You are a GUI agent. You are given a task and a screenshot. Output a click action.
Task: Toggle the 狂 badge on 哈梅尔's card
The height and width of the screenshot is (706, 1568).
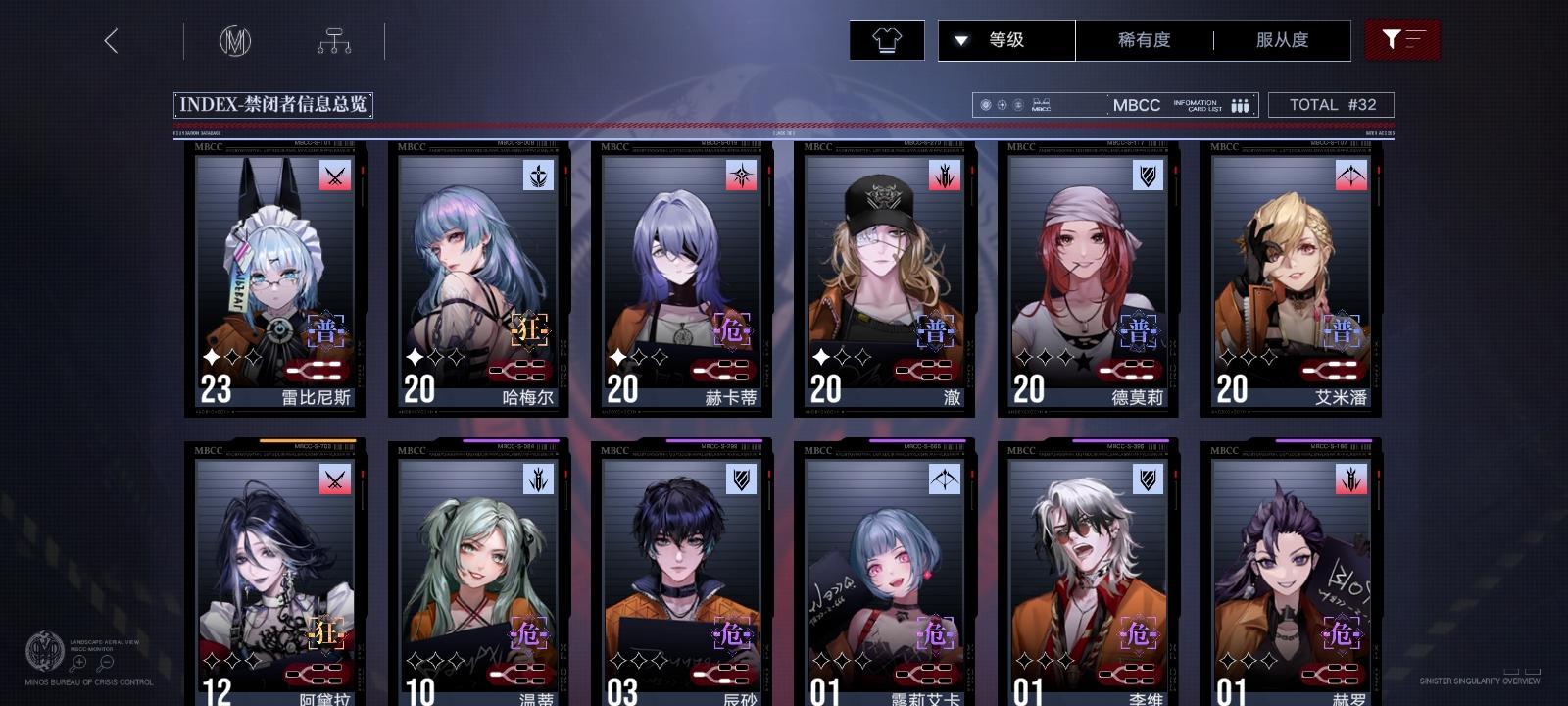(527, 331)
